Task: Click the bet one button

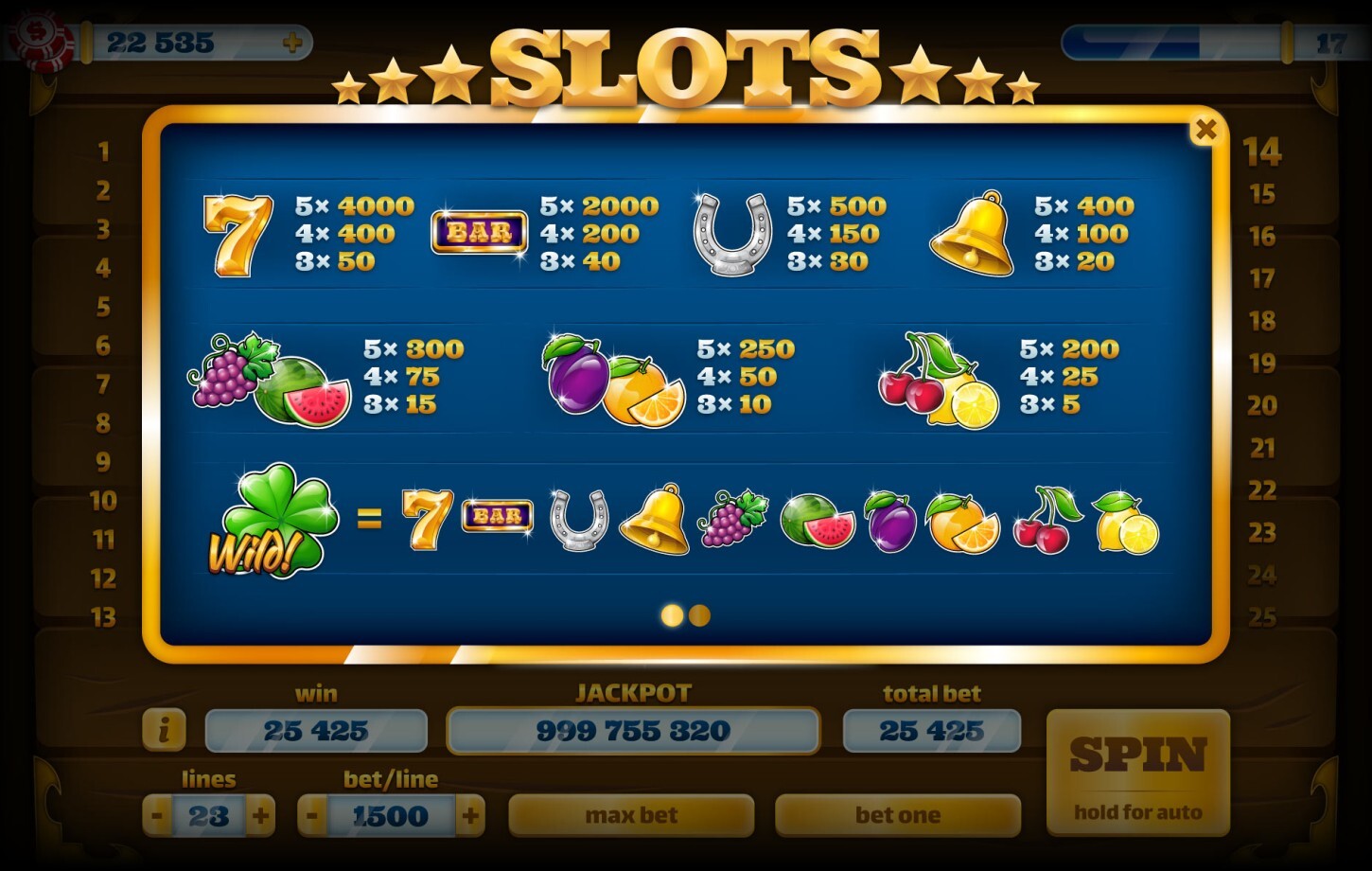Action: click(x=897, y=815)
